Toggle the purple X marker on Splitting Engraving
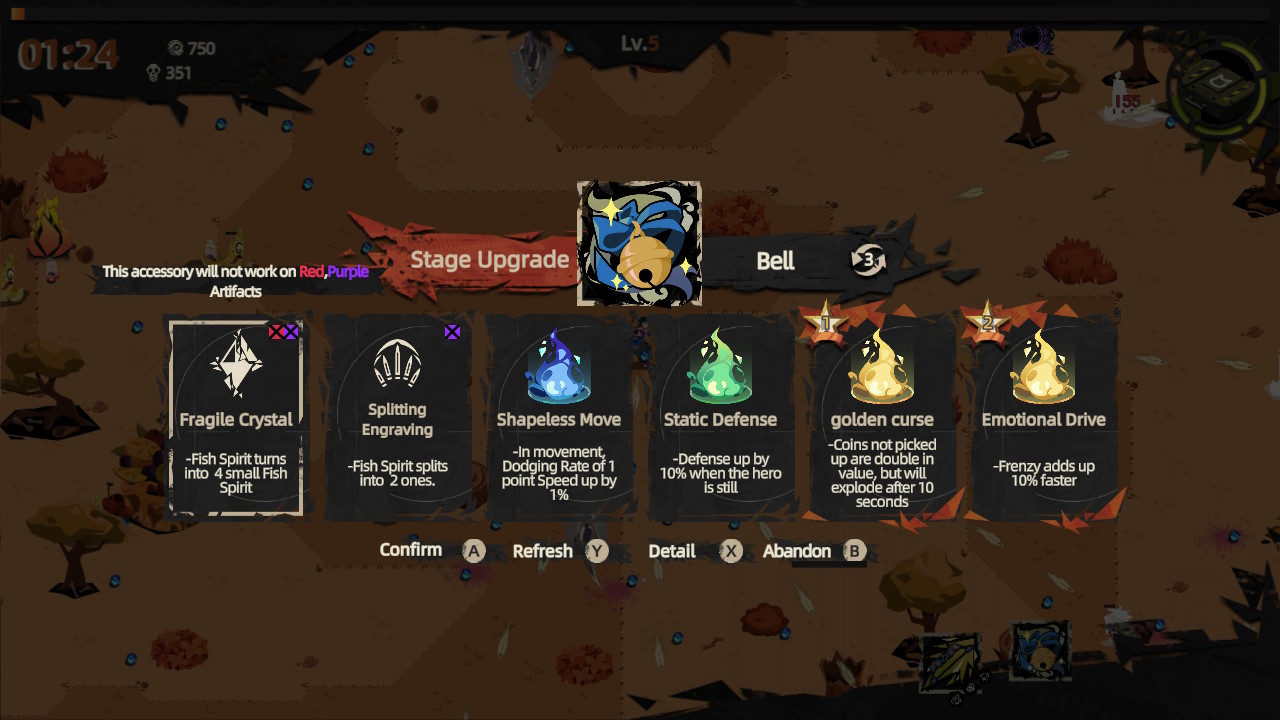1280x720 pixels. 452,331
